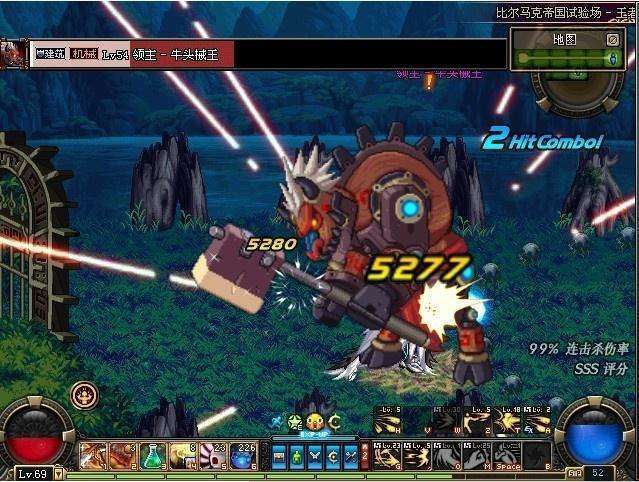Viewport: 639px width, 482px height.
Task: Use the green potion flask slot
Action: [x=153, y=456]
